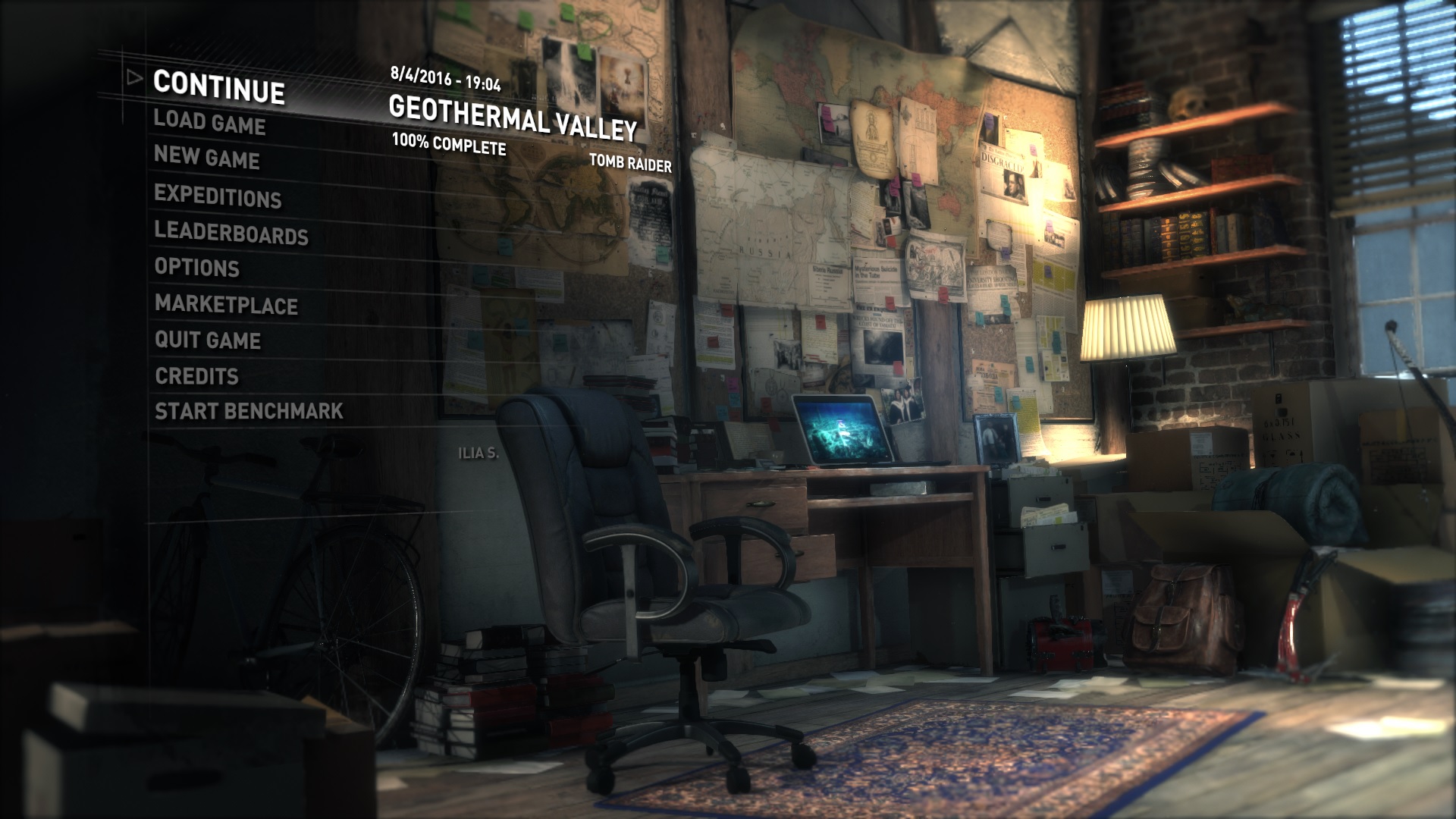The image size is (1456, 819).
Task: Choose Quit Game
Action: point(208,340)
